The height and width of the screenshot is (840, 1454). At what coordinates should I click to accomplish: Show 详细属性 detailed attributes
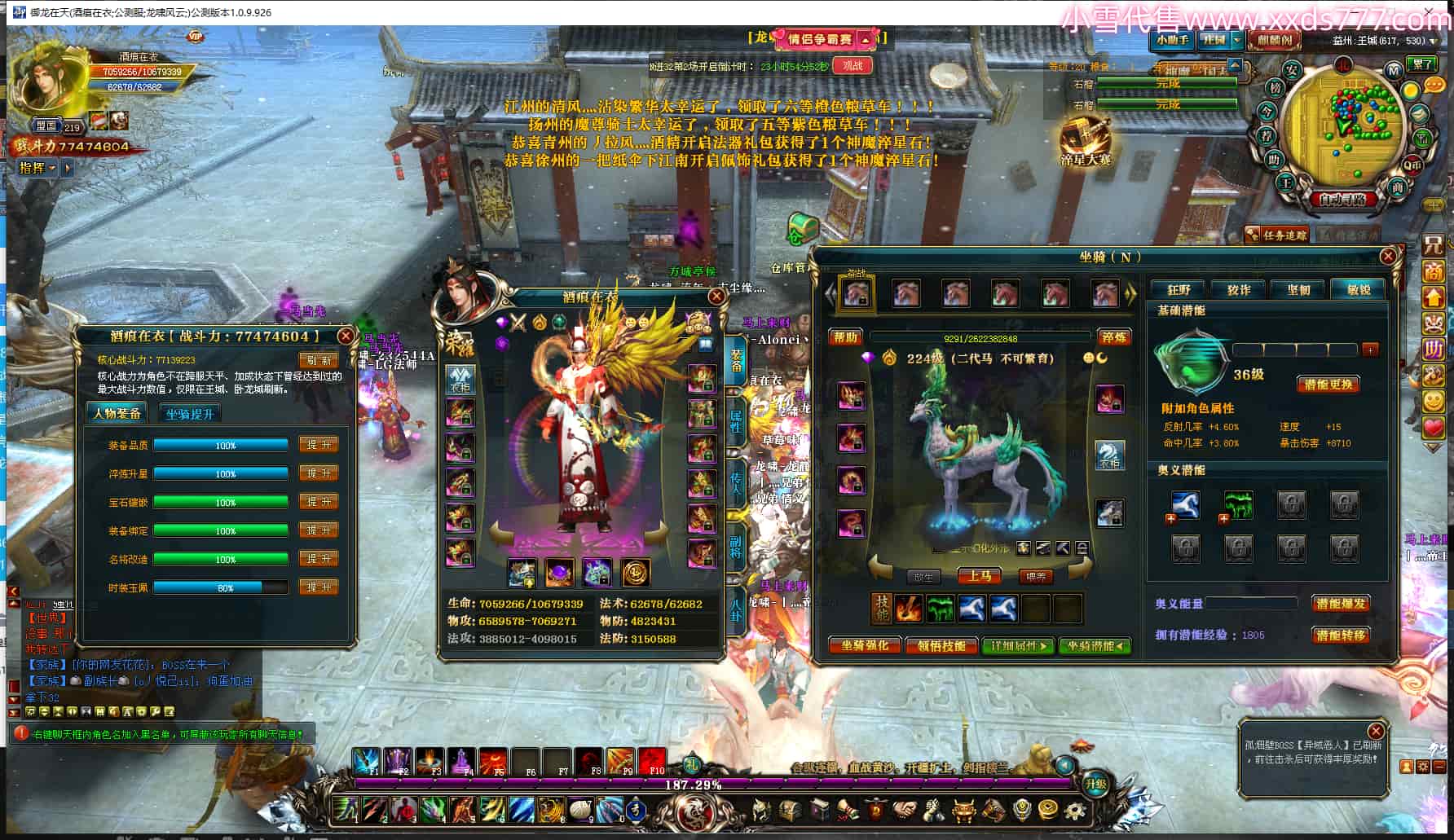[1018, 646]
